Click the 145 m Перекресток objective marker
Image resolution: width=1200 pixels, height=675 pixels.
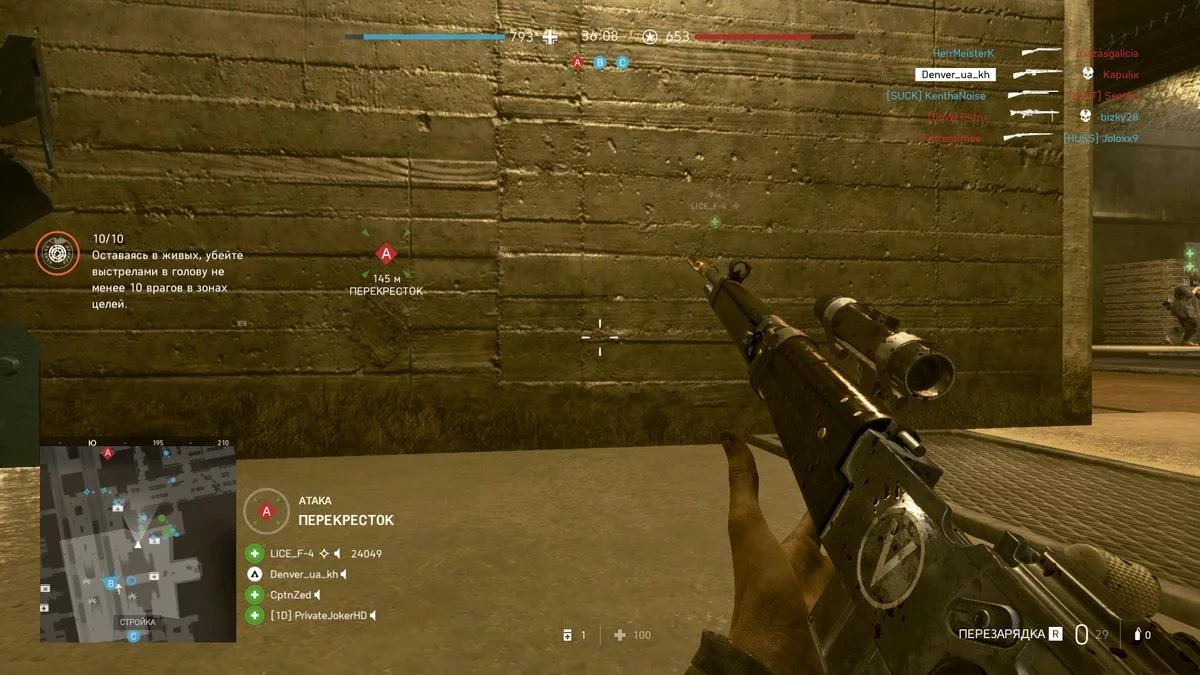(x=386, y=254)
